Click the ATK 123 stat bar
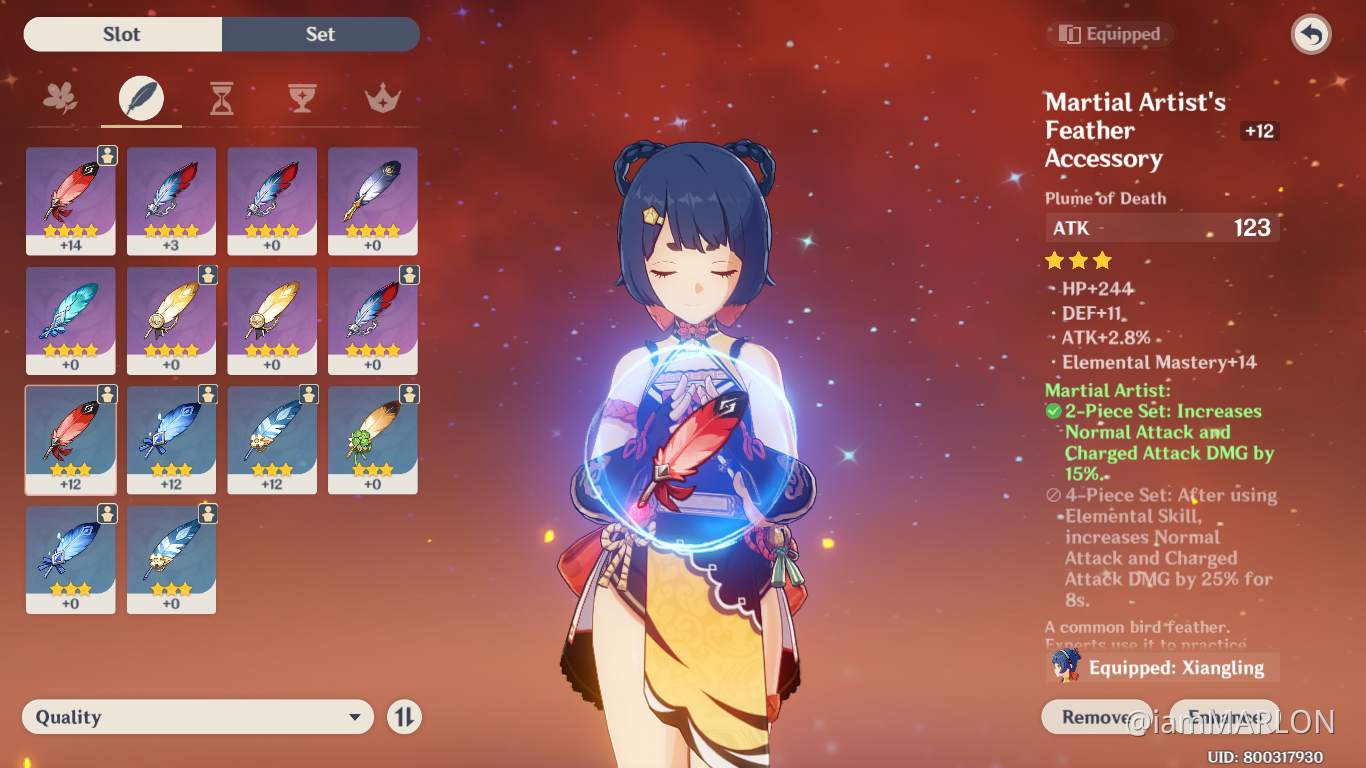The height and width of the screenshot is (768, 1366). click(x=1161, y=227)
